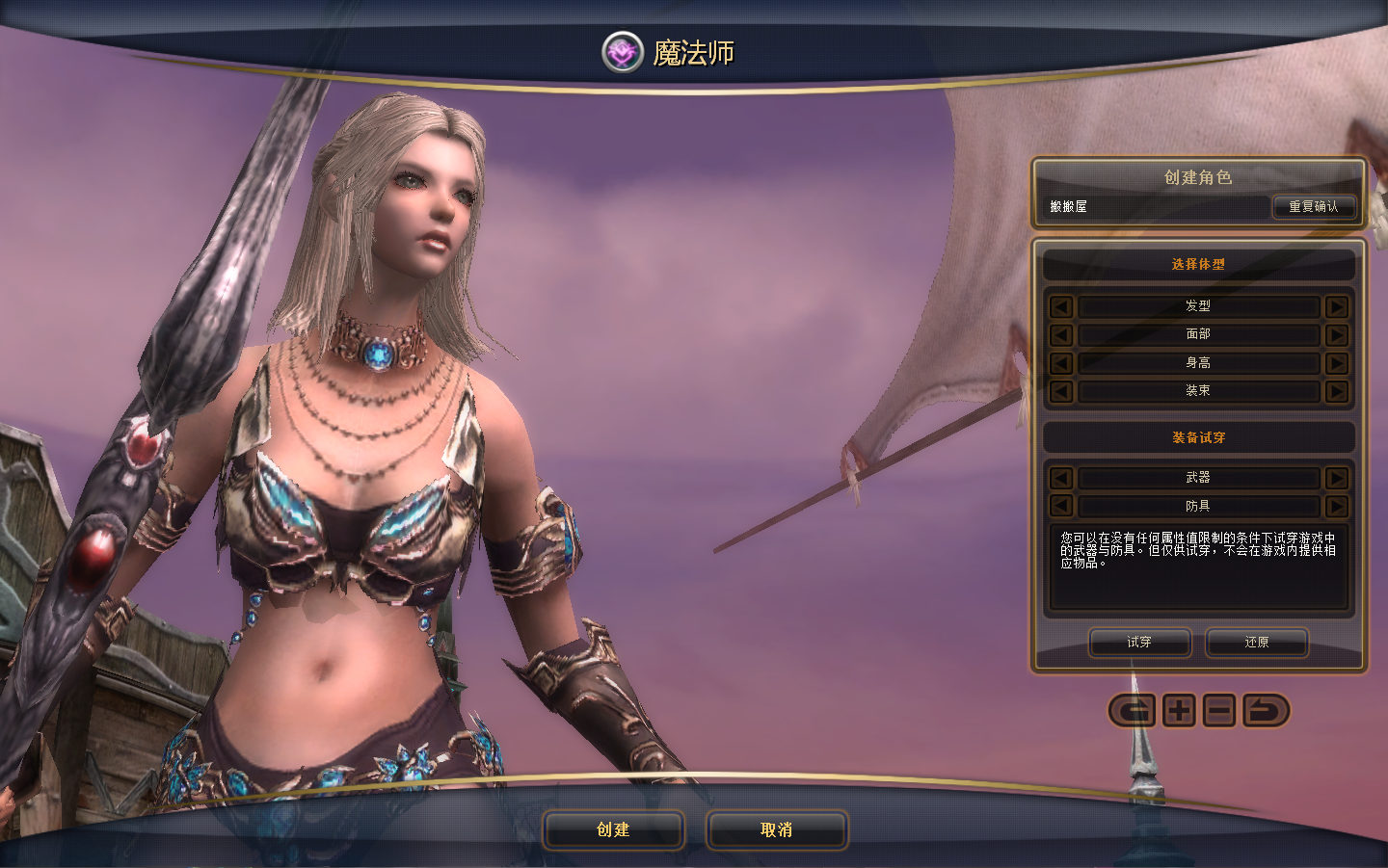Click the 试穿 try-on button
This screenshot has width=1388, height=868.
point(1139,642)
